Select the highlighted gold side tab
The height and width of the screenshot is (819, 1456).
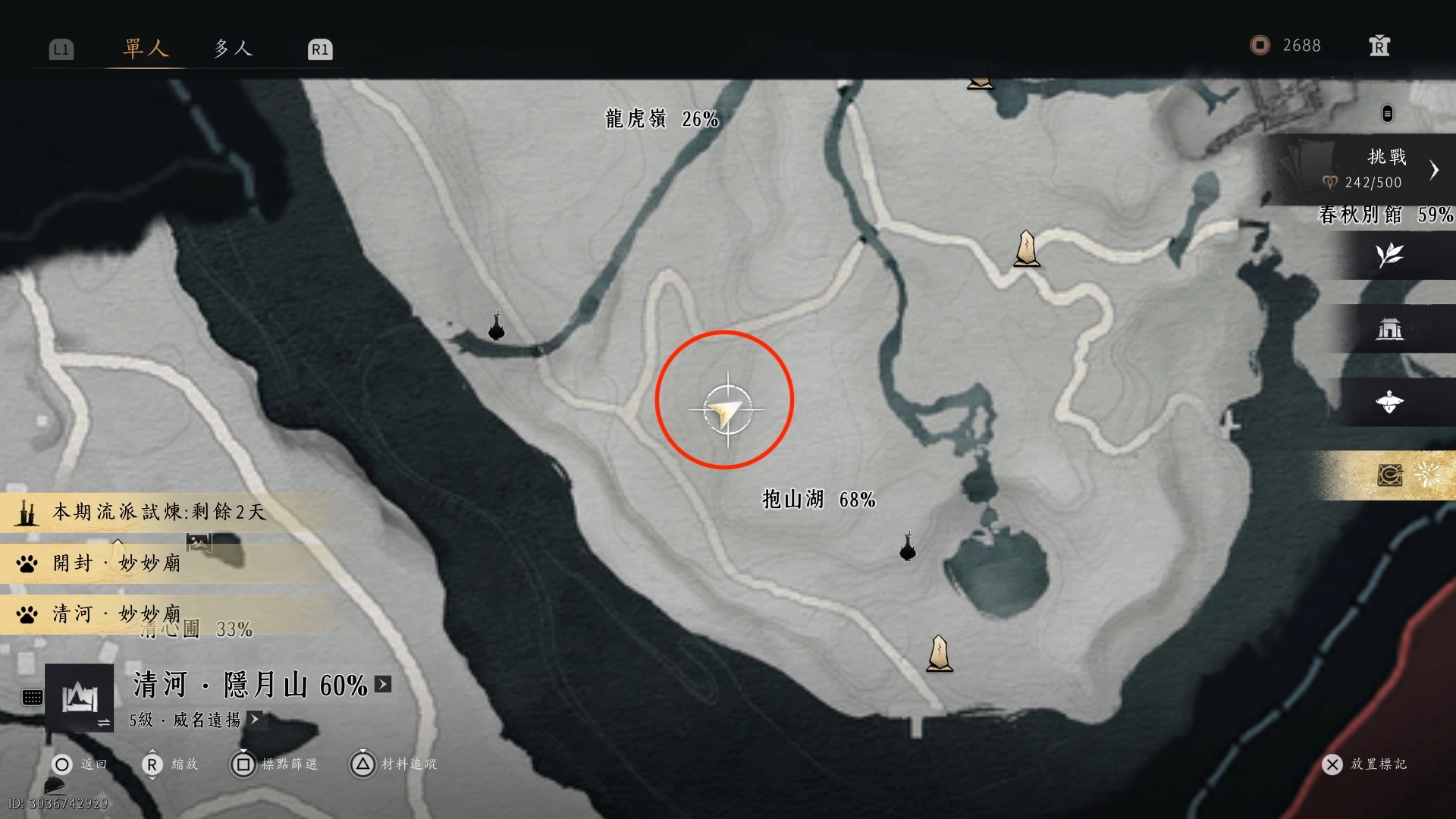[1389, 475]
